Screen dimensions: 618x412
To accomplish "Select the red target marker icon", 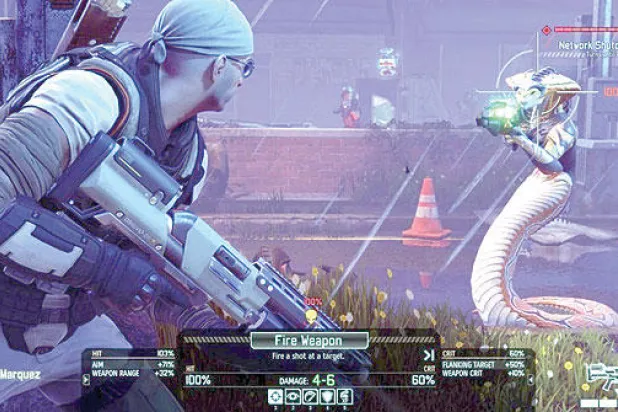I will coord(546,30).
